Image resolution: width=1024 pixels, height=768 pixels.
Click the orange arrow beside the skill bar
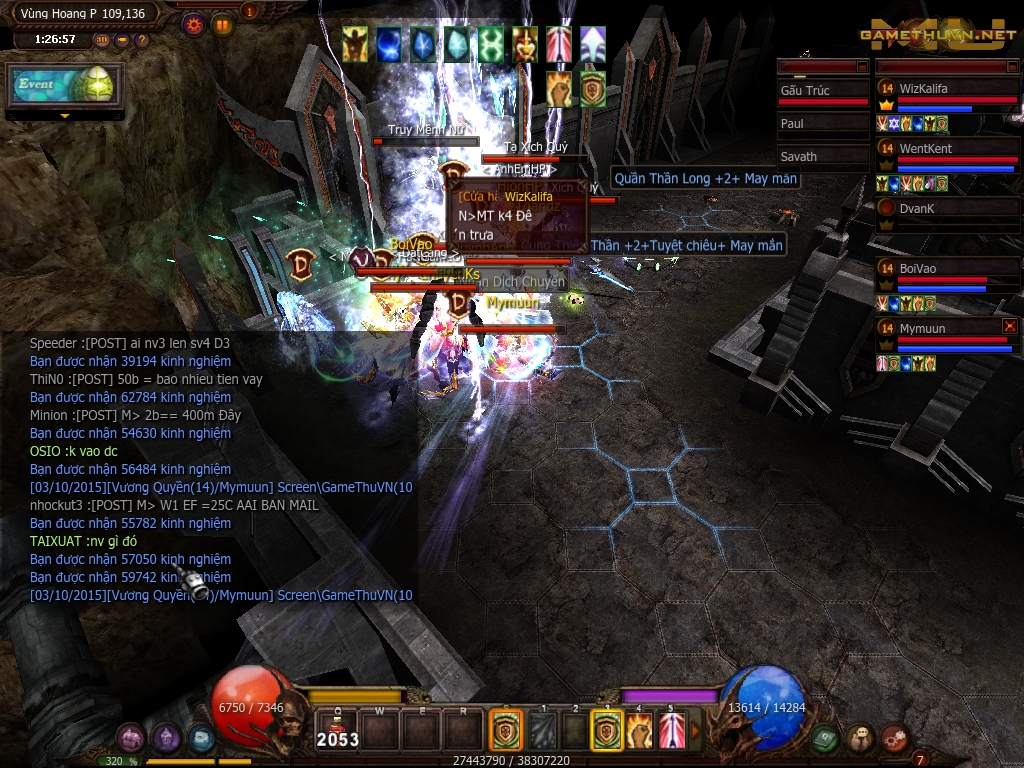695,731
